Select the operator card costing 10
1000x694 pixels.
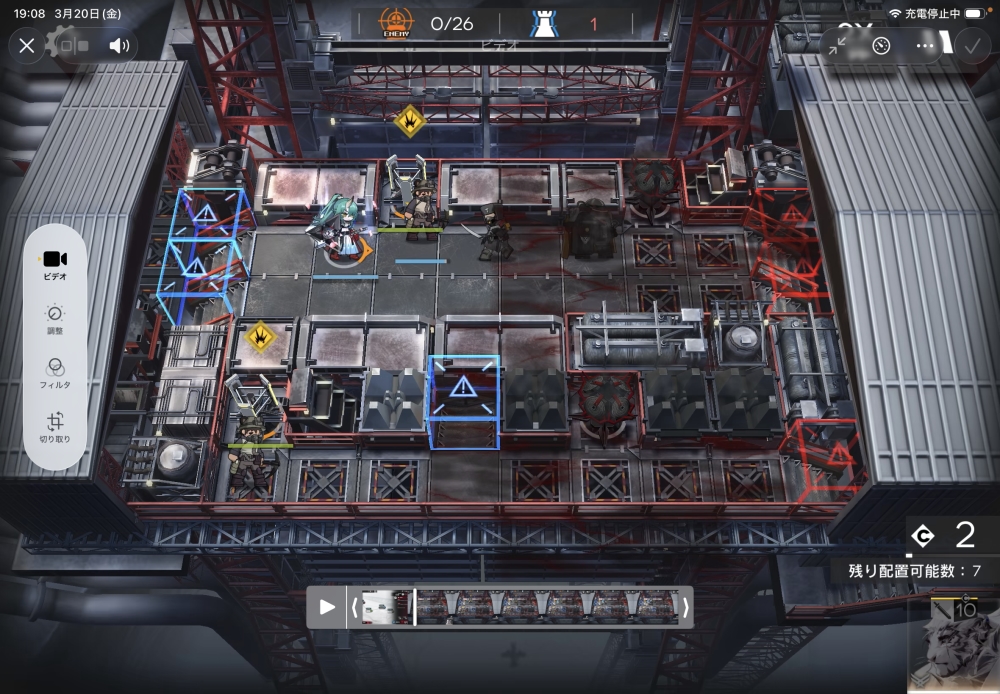953,645
